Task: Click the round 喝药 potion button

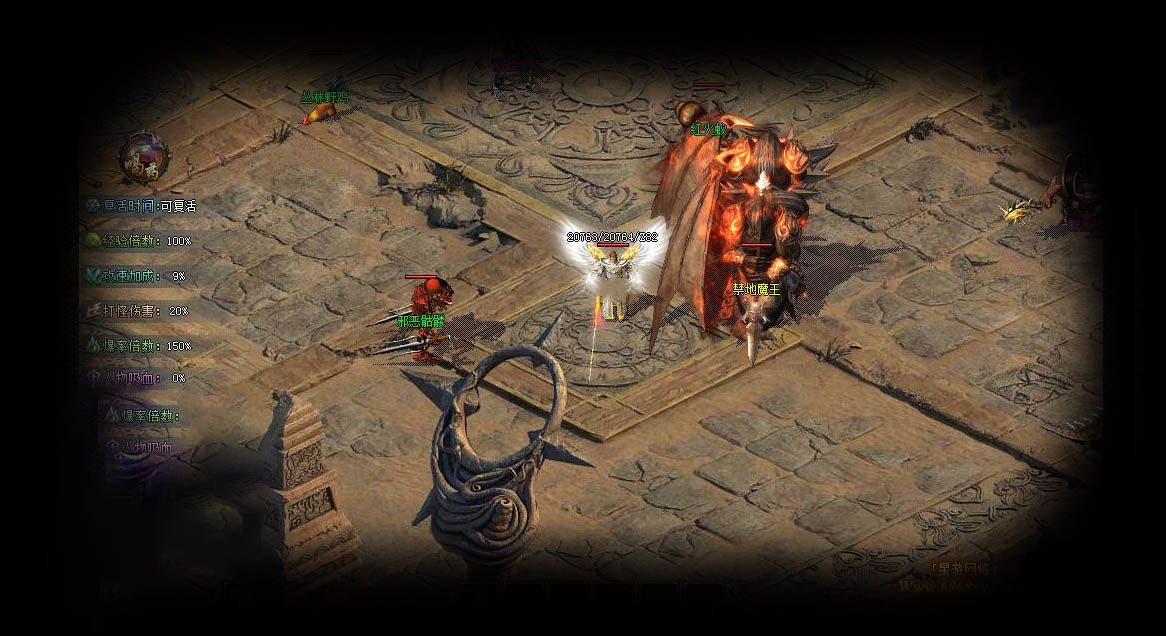Action: pyautogui.click(x=144, y=157)
